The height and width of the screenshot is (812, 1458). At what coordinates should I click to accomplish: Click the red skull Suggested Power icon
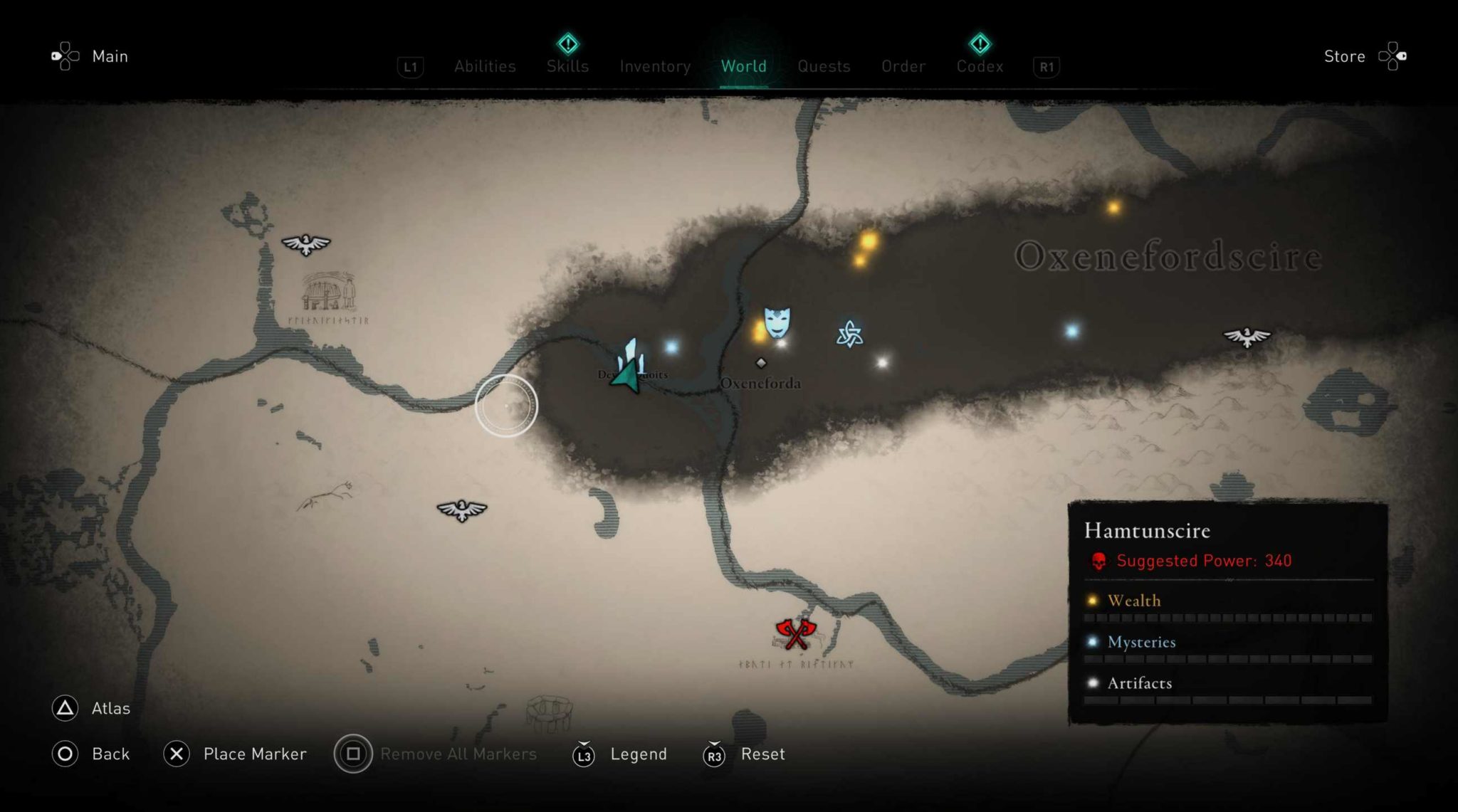1098,561
